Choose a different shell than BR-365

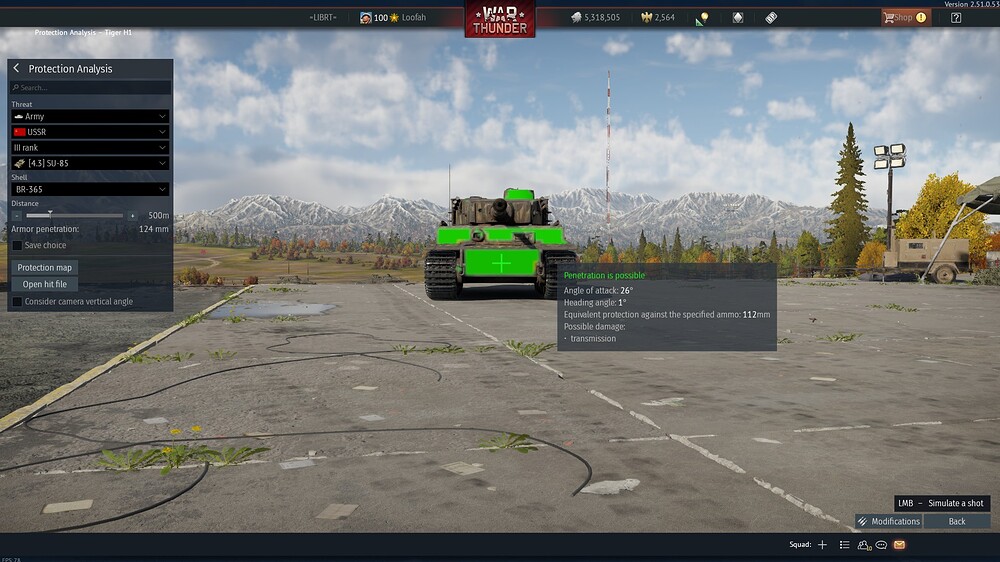90,189
